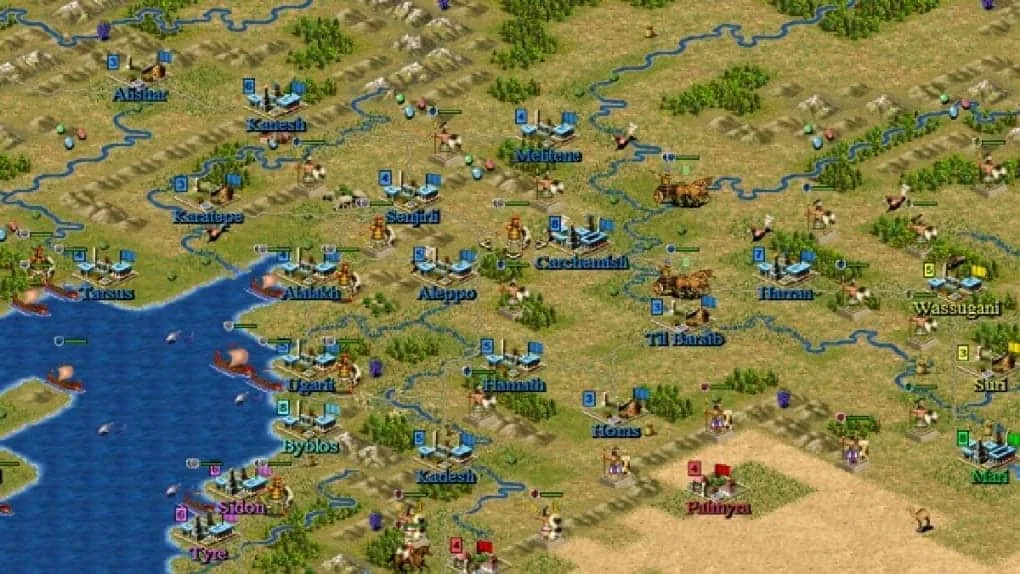1020x574 pixels.
Task: Open the city of Hamath
Action: point(512,359)
